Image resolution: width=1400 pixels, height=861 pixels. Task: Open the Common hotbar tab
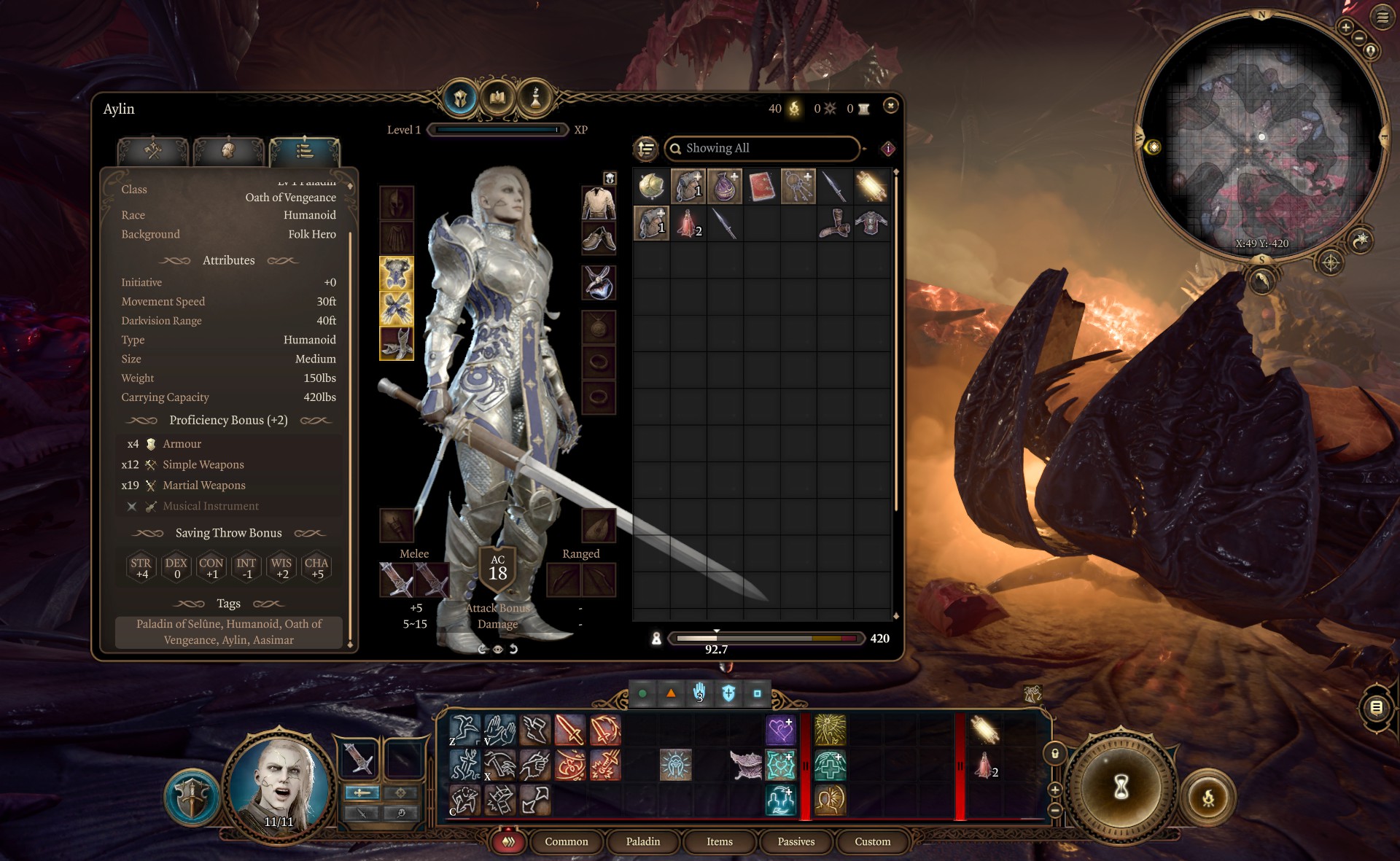coord(566,841)
